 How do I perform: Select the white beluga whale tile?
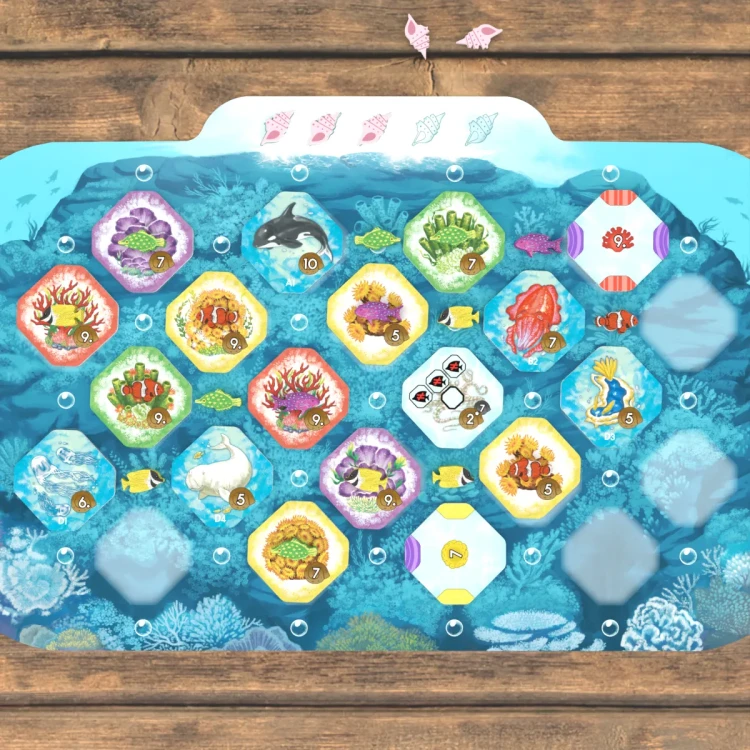point(222,476)
